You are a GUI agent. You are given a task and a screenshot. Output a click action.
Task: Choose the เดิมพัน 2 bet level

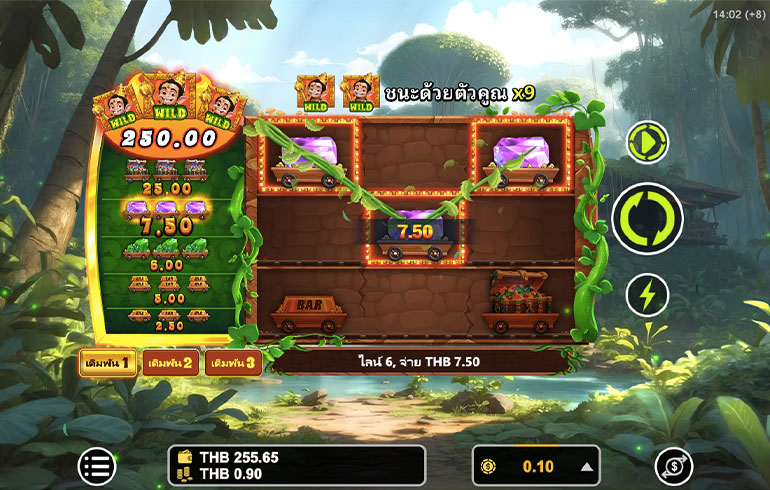pyautogui.click(x=171, y=363)
